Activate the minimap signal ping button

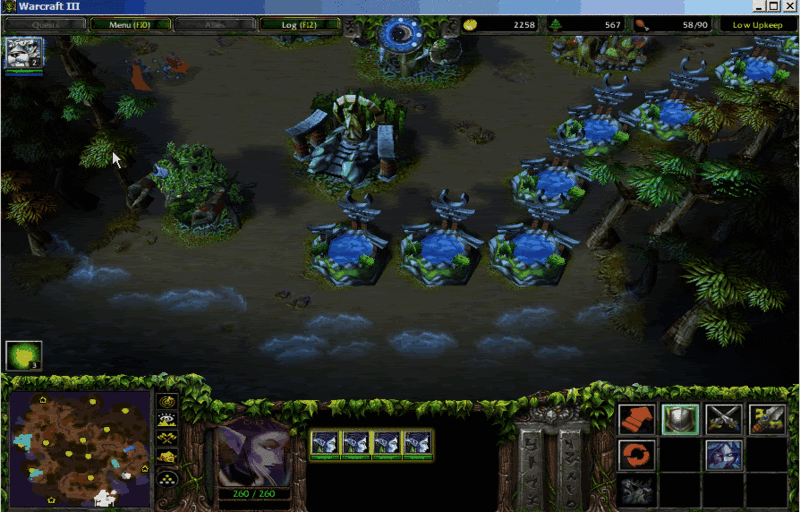pyautogui.click(x=168, y=402)
